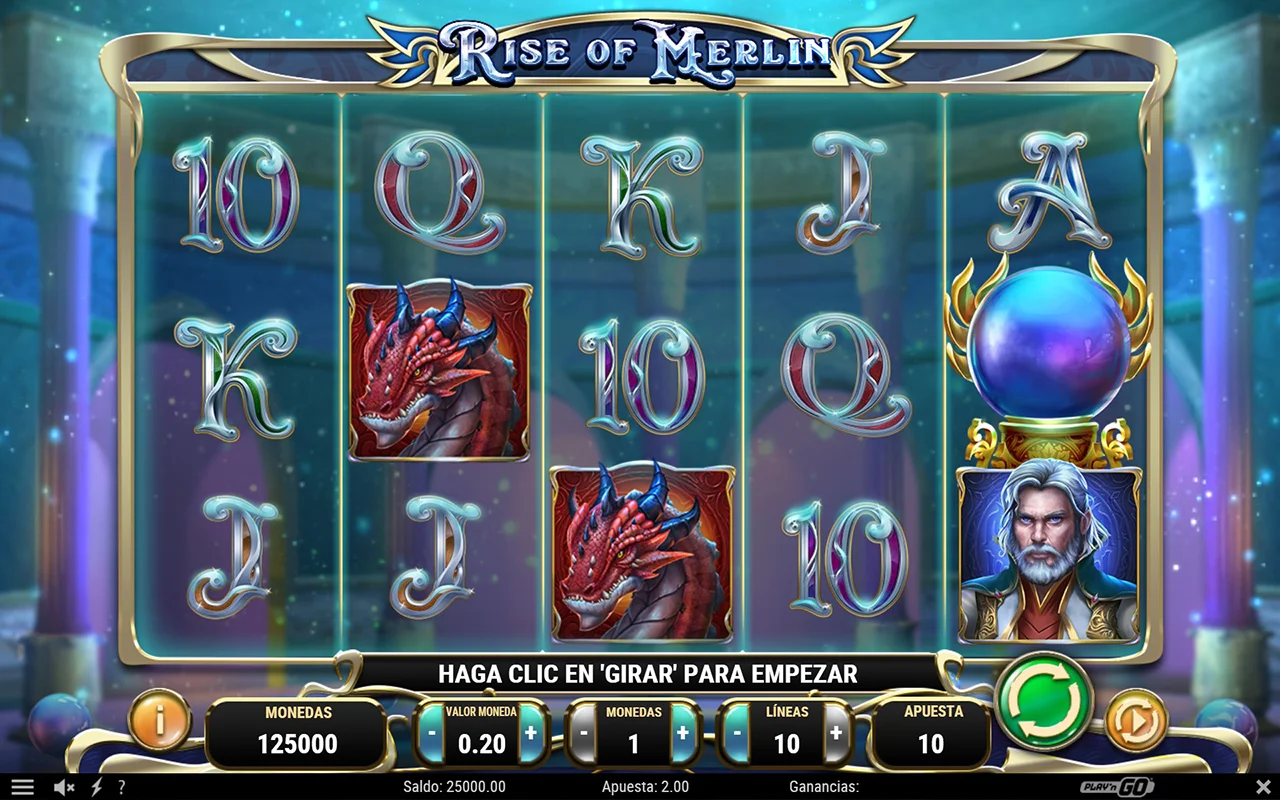Lower the number of Líneas

pos(737,732)
